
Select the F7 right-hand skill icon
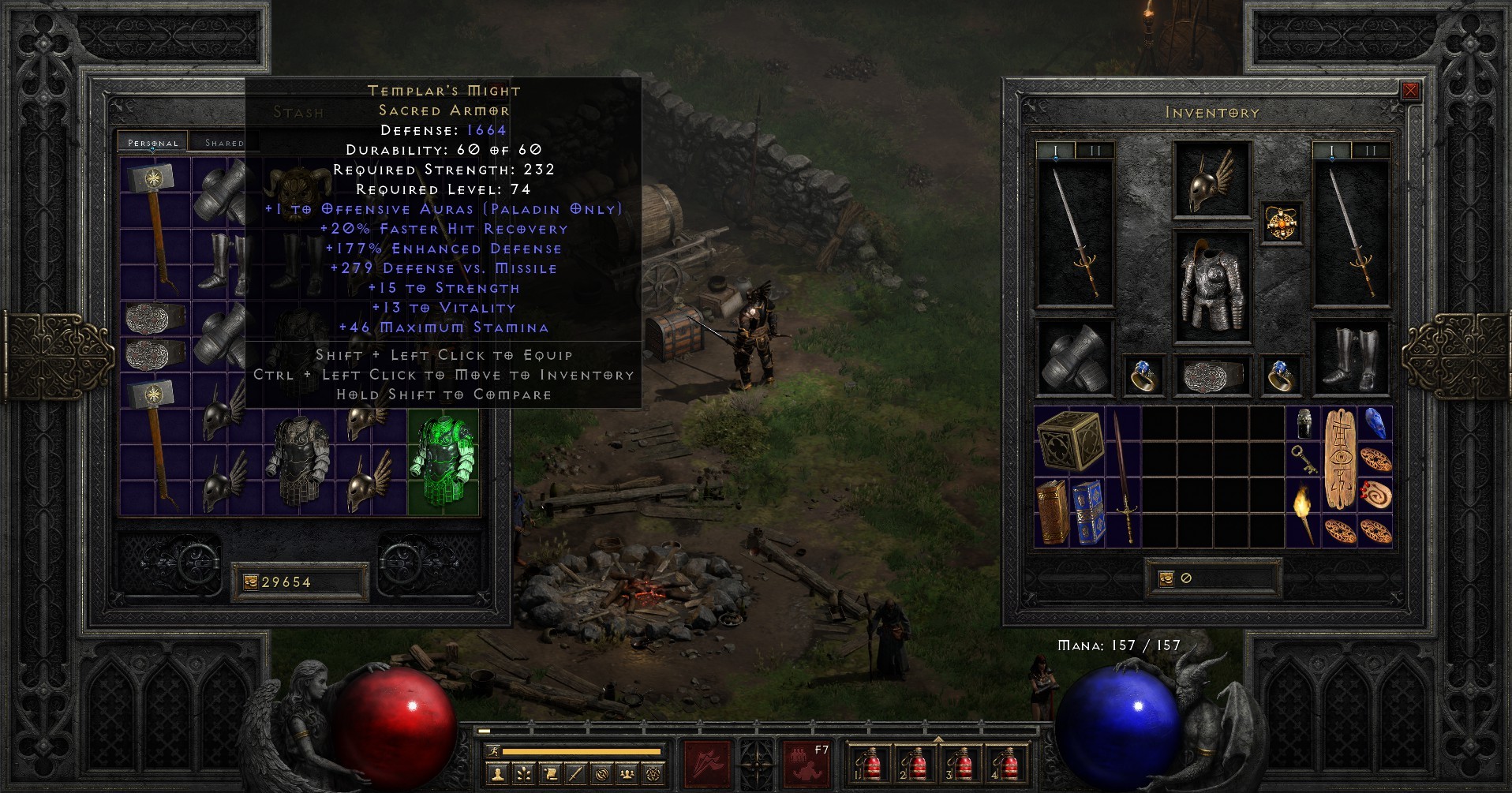806,764
